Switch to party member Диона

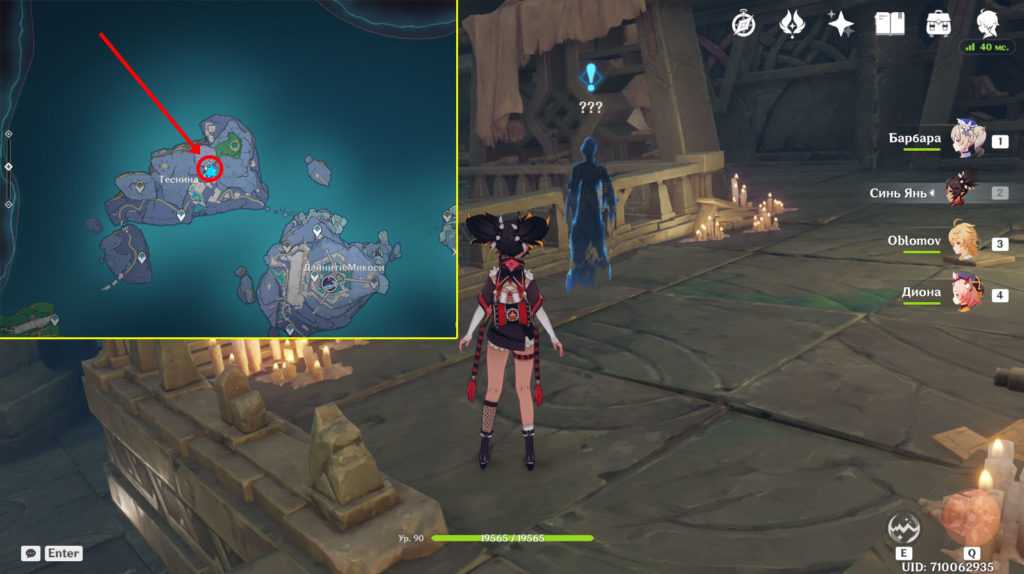click(965, 294)
